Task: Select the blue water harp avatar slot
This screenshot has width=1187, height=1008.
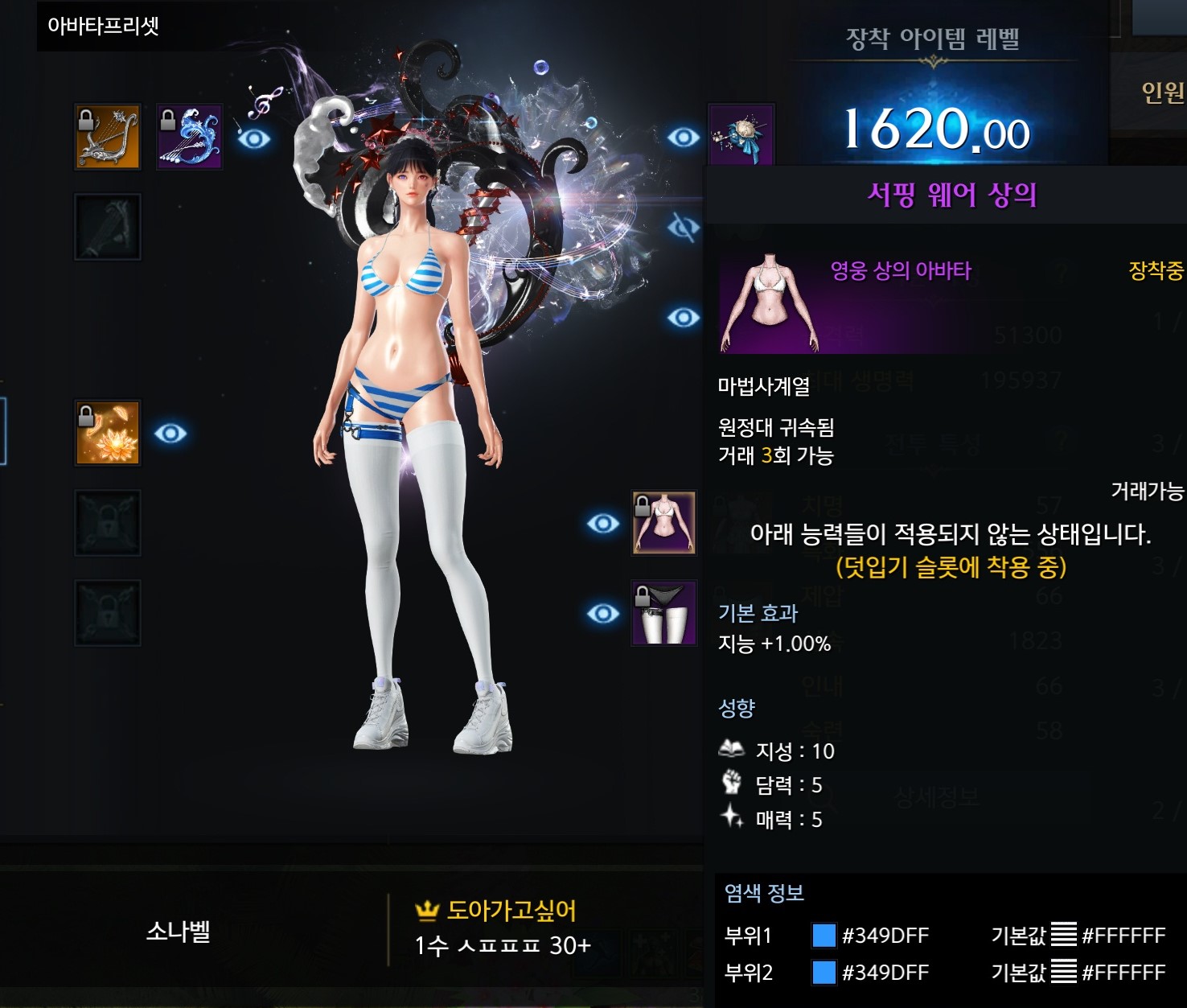Action: click(x=189, y=137)
